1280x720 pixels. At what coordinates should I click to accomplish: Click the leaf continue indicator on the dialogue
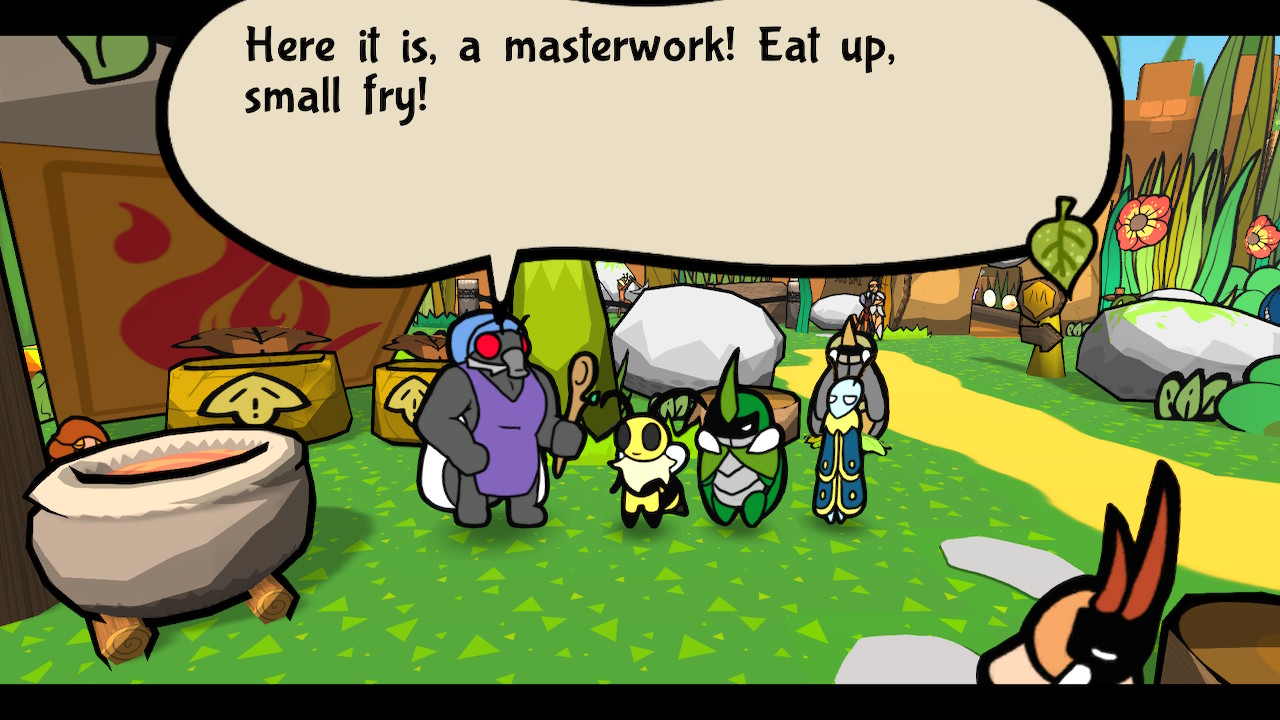click(x=1060, y=243)
